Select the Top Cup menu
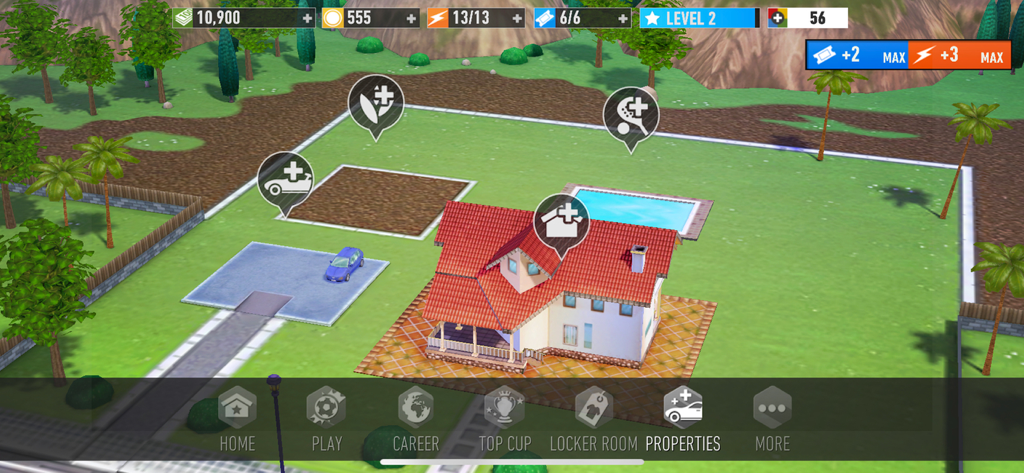This screenshot has width=1024, height=473. [x=504, y=419]
